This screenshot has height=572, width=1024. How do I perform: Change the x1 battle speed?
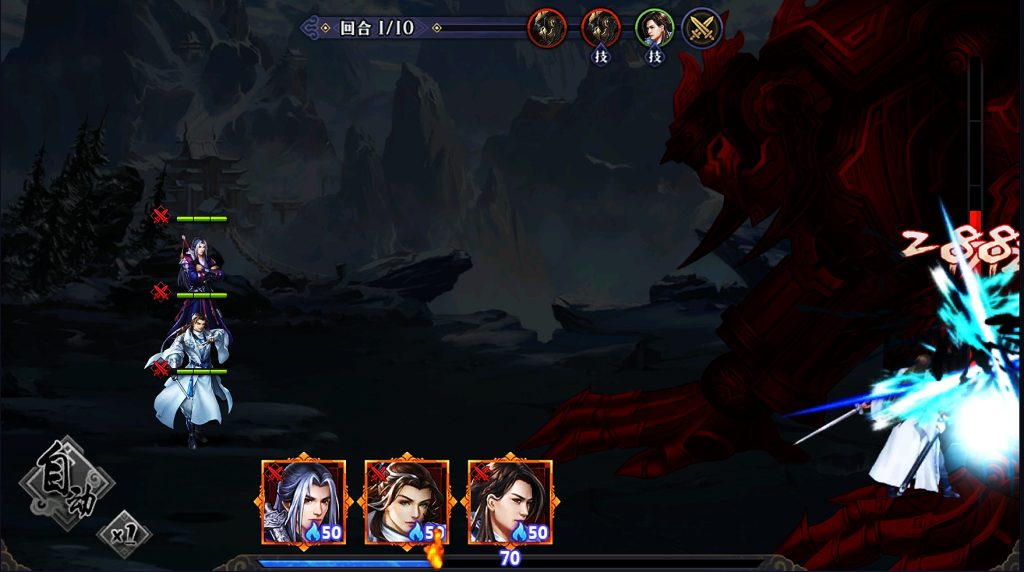(x=125, y=533)
